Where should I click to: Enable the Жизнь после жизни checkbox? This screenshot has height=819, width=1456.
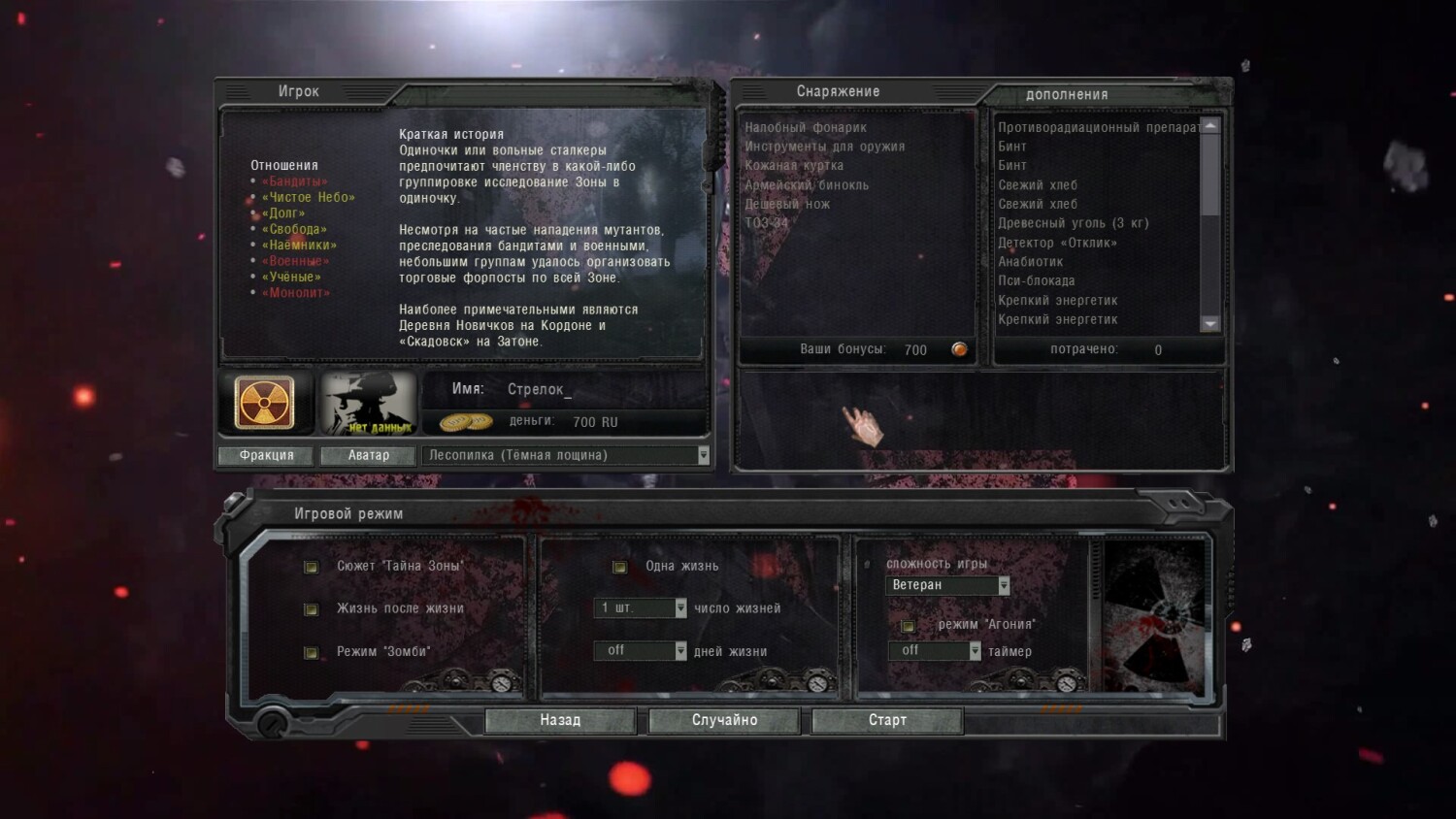click(x=311, y=609)
